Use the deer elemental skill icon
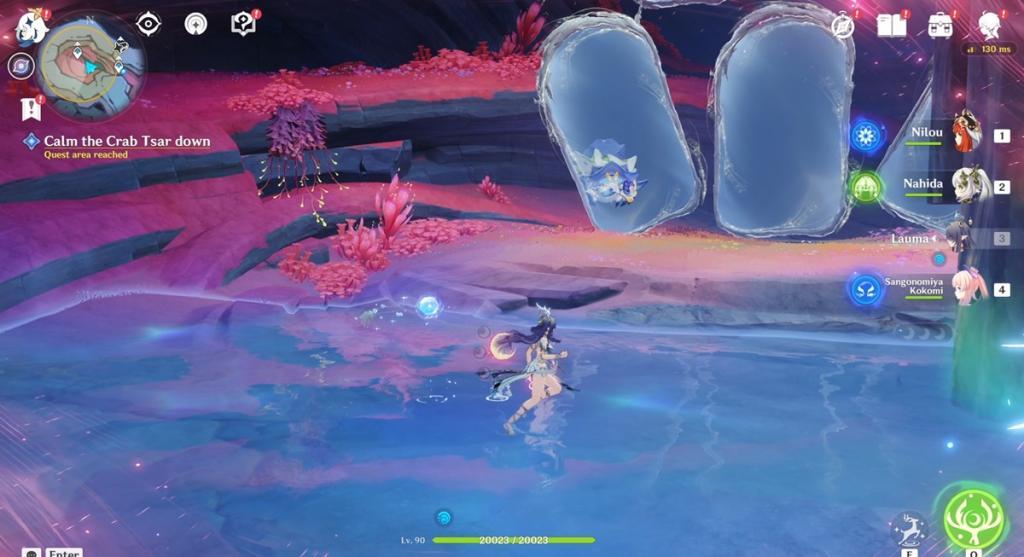Screen dimensions: 1024x557 click(x=908, y=528)
